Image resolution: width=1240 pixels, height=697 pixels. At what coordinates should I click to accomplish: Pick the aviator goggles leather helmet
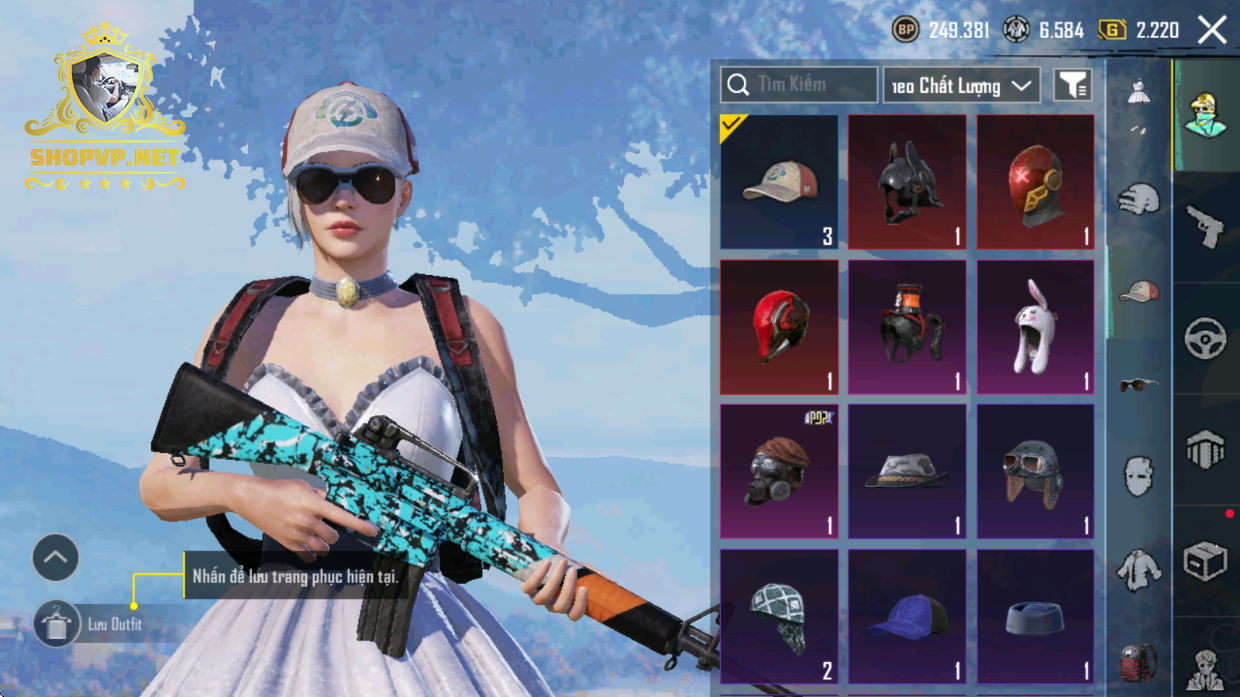click(x=1035, y=471)
